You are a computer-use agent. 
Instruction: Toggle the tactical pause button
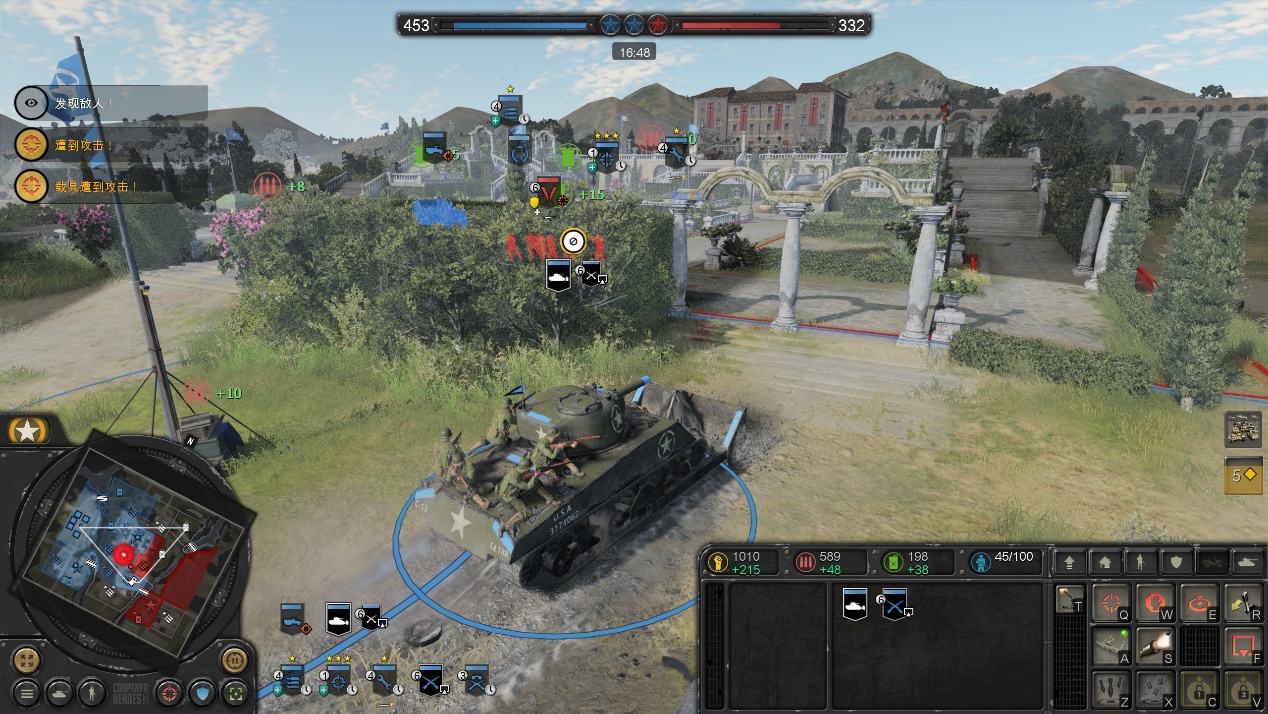coord(234,661)
